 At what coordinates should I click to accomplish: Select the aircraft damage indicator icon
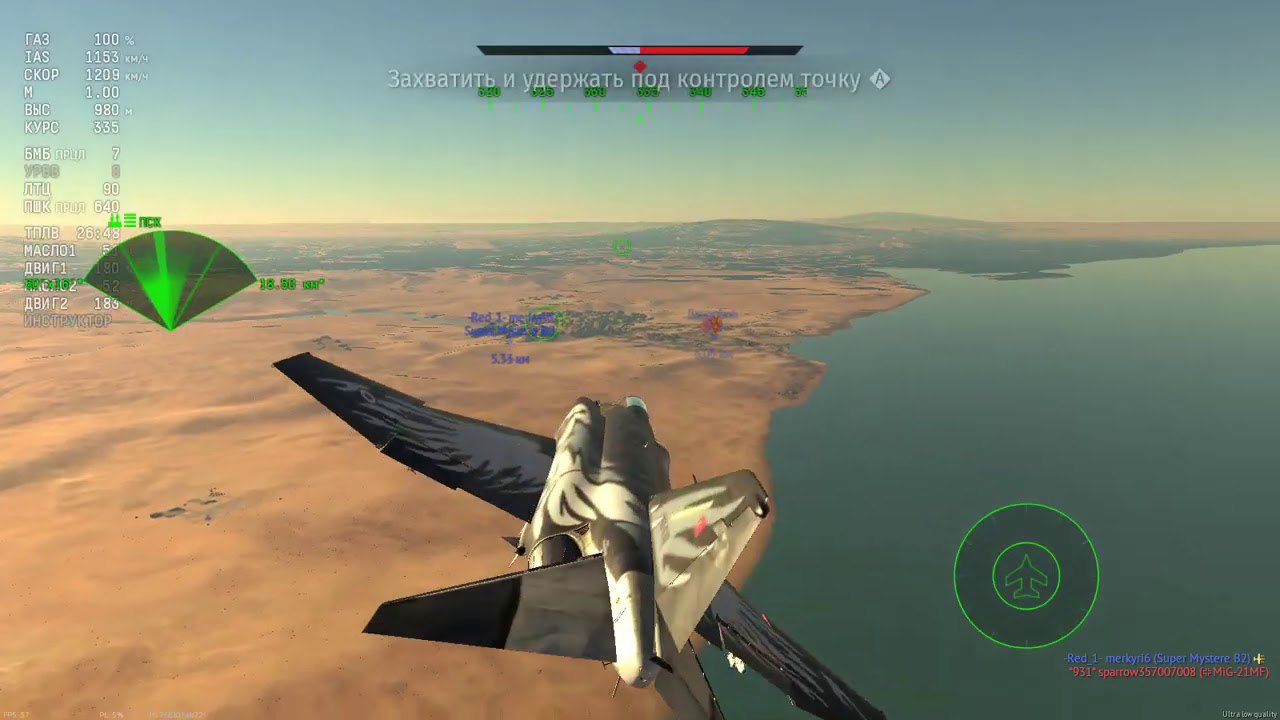pyautogui.click(x=1026, y=576)
